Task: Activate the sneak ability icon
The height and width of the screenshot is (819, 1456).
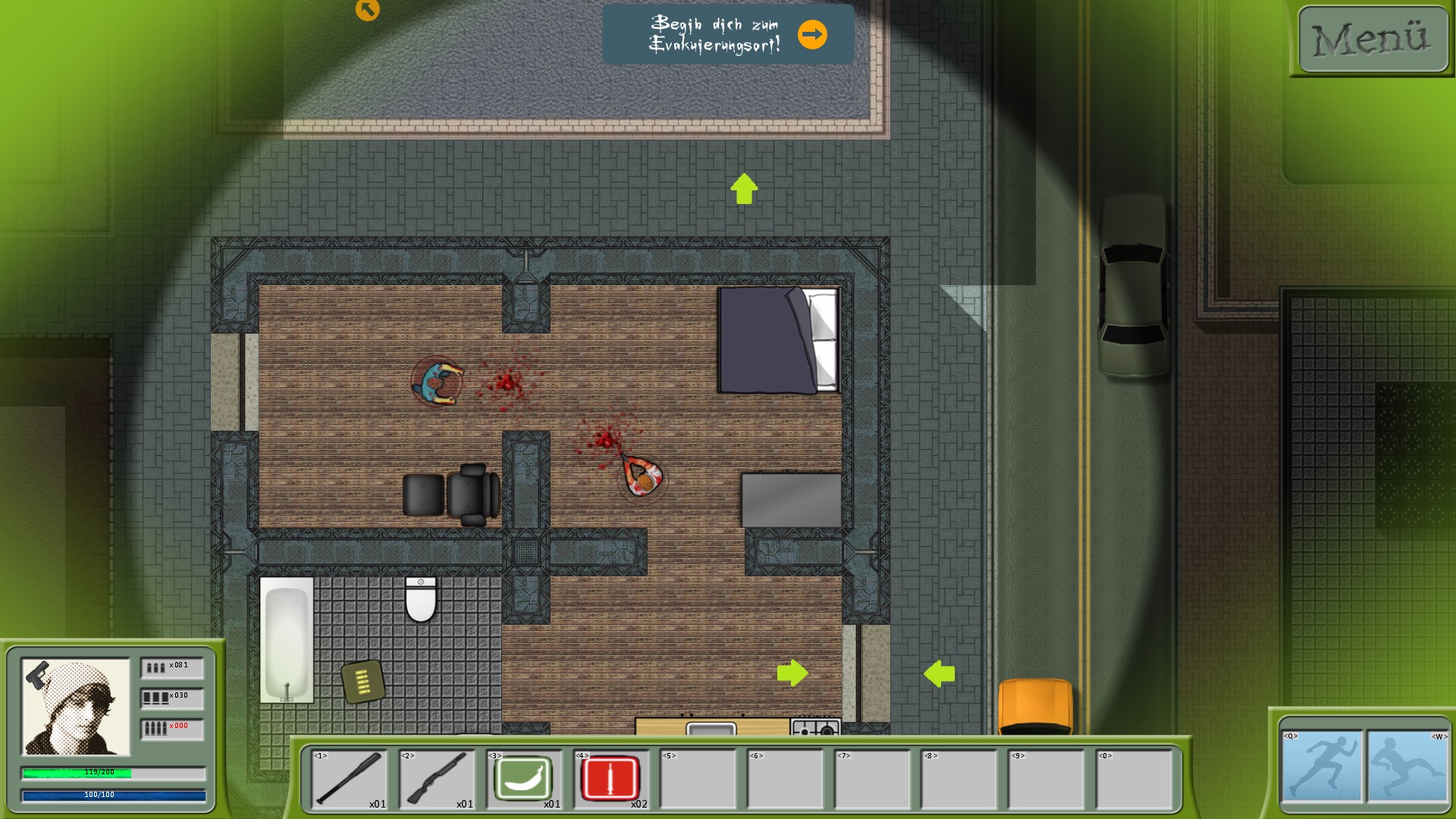Action: (1407, 766)
